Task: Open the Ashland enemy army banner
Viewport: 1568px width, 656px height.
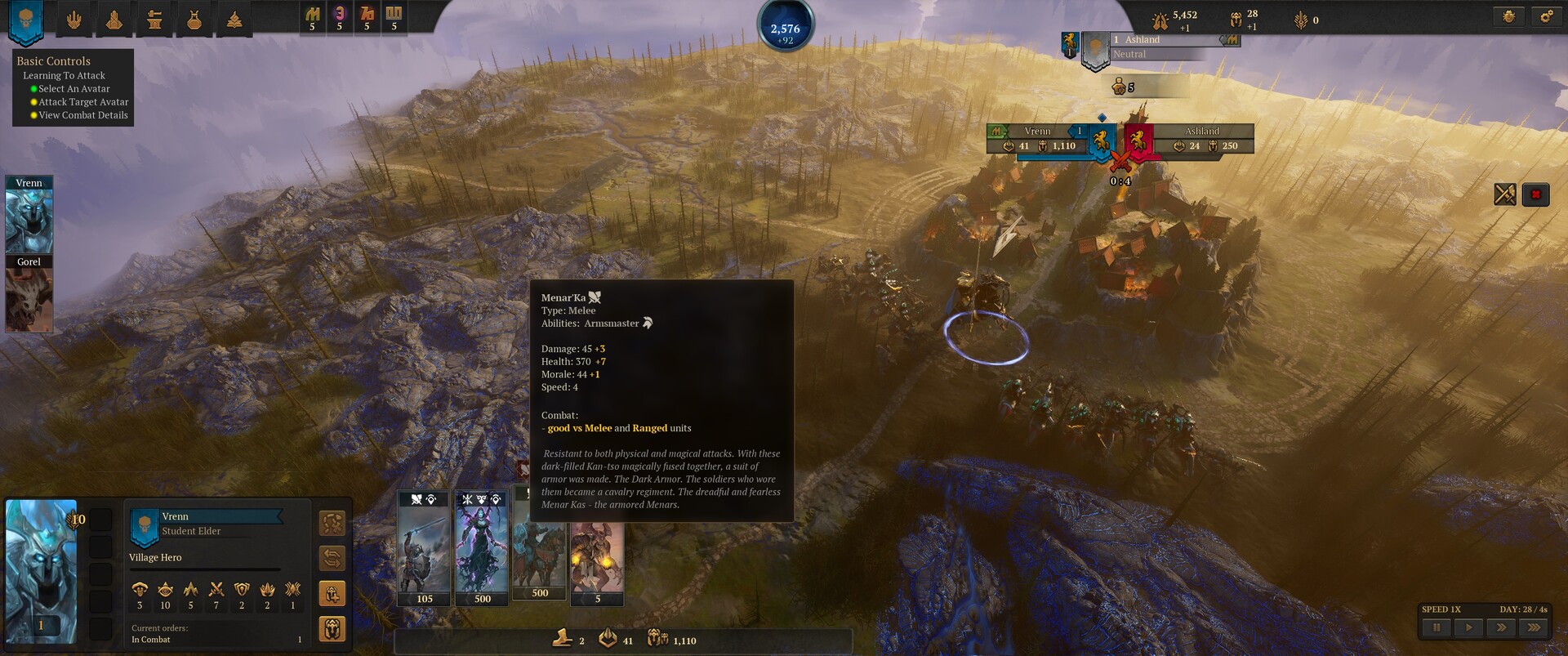Action: 1138,141
